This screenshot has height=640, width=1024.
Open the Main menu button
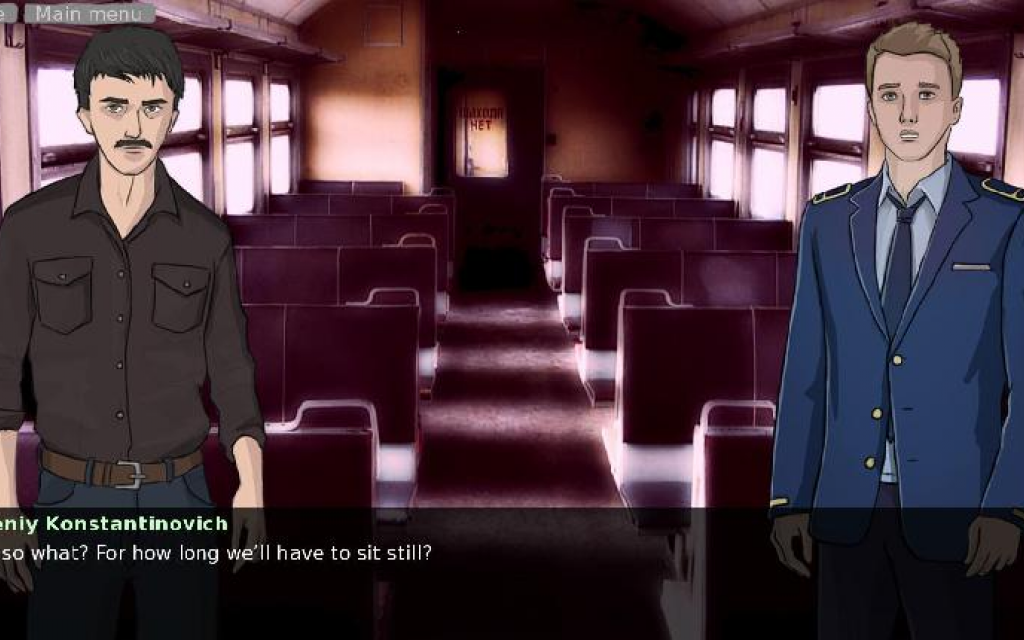click(x=89, y=13)
